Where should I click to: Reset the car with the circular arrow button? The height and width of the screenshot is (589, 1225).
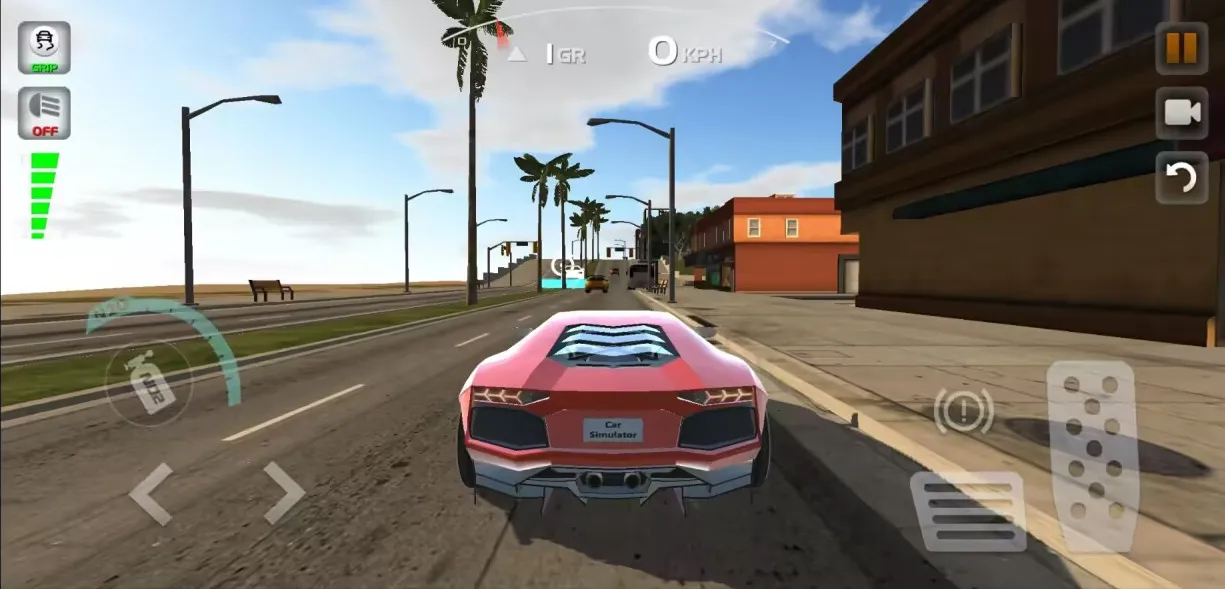(1181, 178)
